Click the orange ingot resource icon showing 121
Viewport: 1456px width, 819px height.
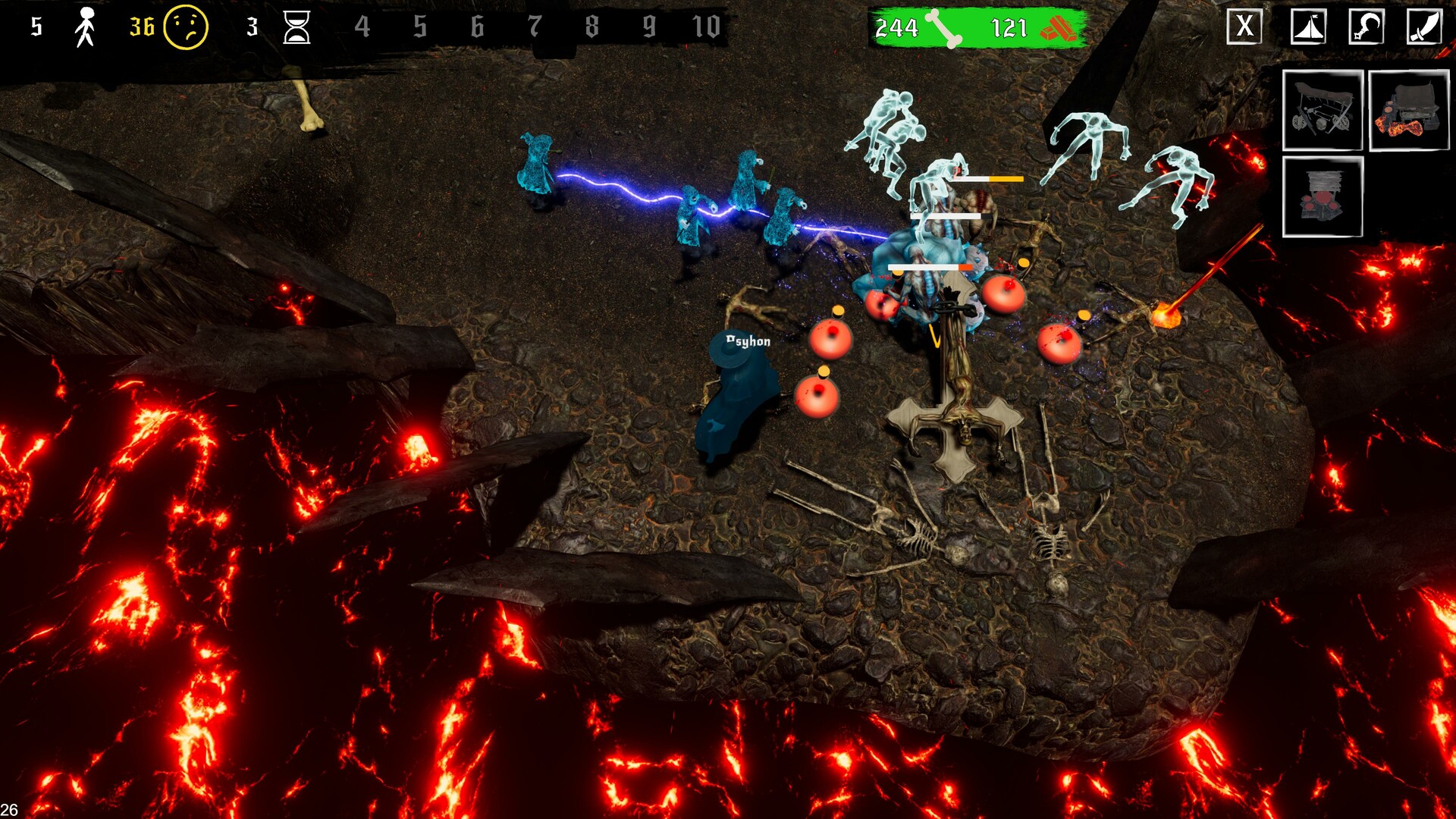coord(1062,29)
